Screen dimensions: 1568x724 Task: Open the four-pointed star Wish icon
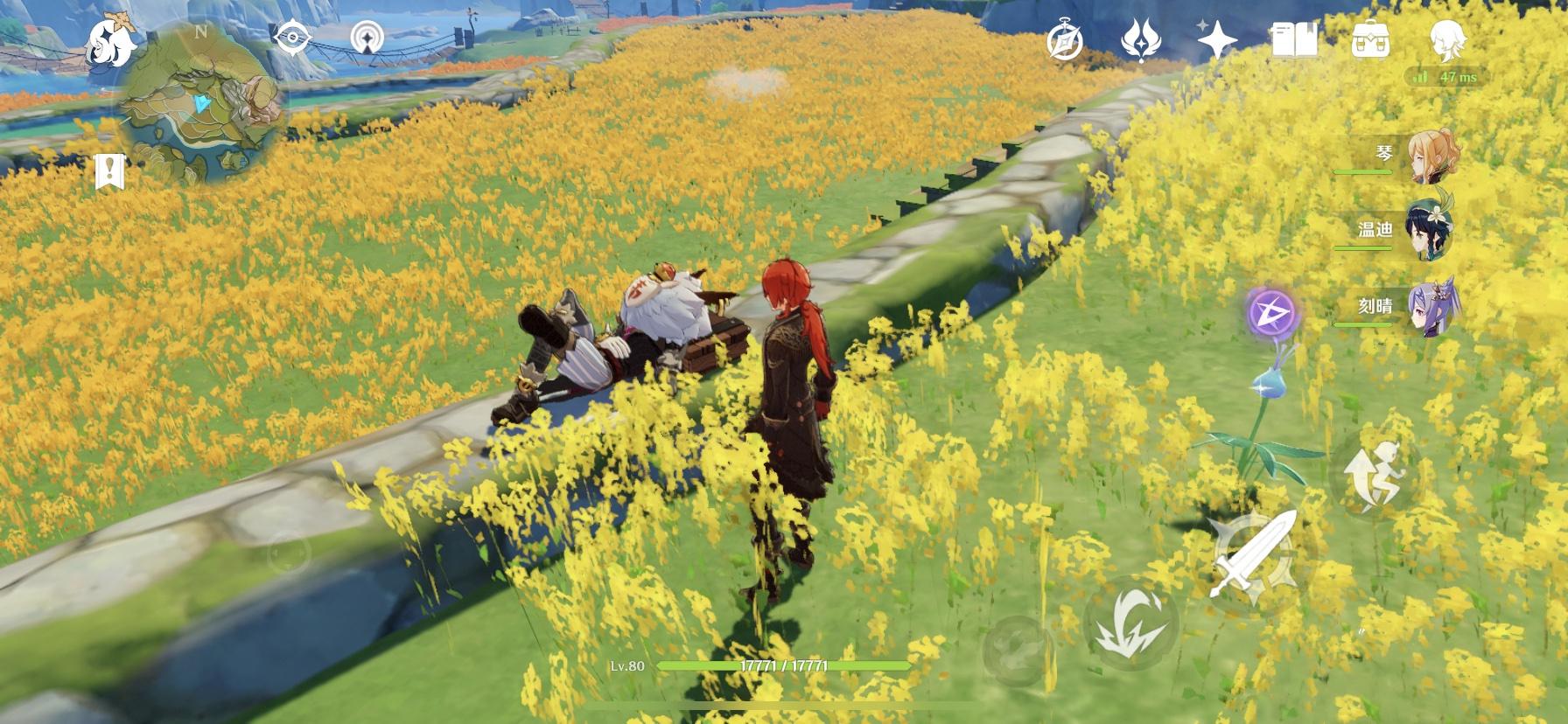1216,40
